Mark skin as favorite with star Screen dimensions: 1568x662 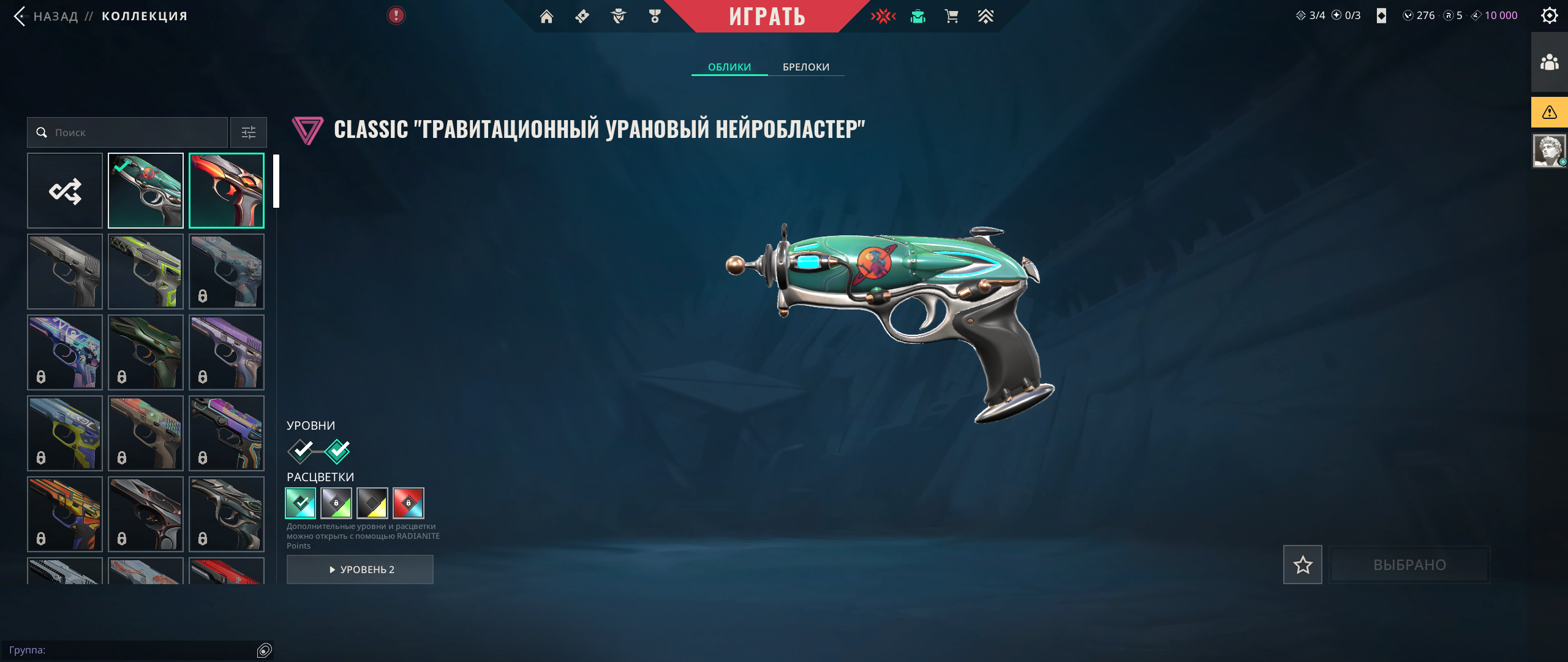pyautogui.click(x=1302, y=565)
